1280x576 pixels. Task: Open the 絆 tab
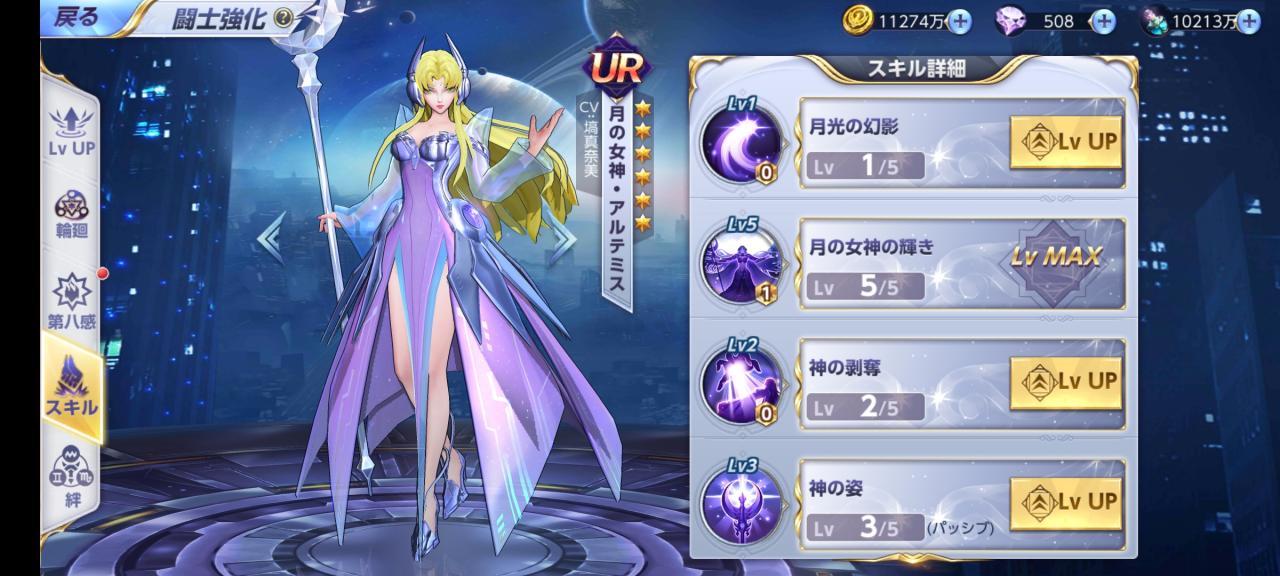click(71, 474)
